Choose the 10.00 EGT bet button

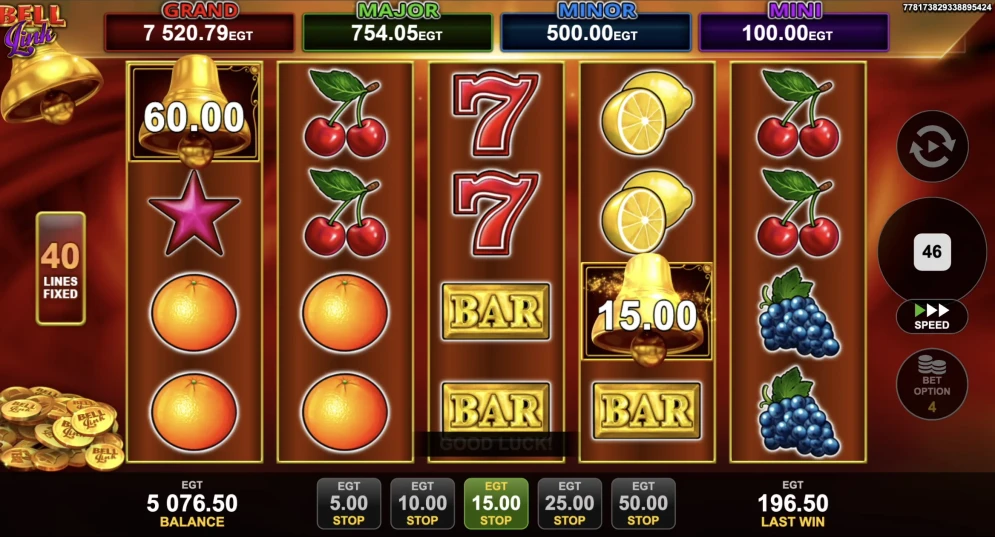422,503
